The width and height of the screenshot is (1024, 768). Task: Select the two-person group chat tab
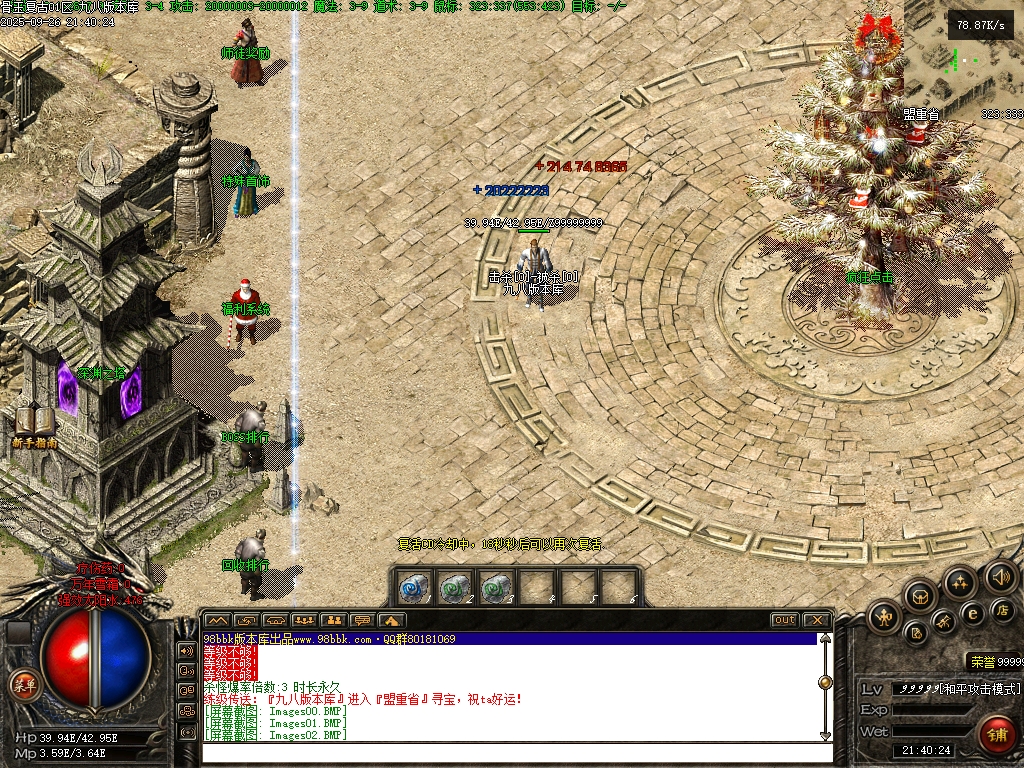tap(333, 621)
